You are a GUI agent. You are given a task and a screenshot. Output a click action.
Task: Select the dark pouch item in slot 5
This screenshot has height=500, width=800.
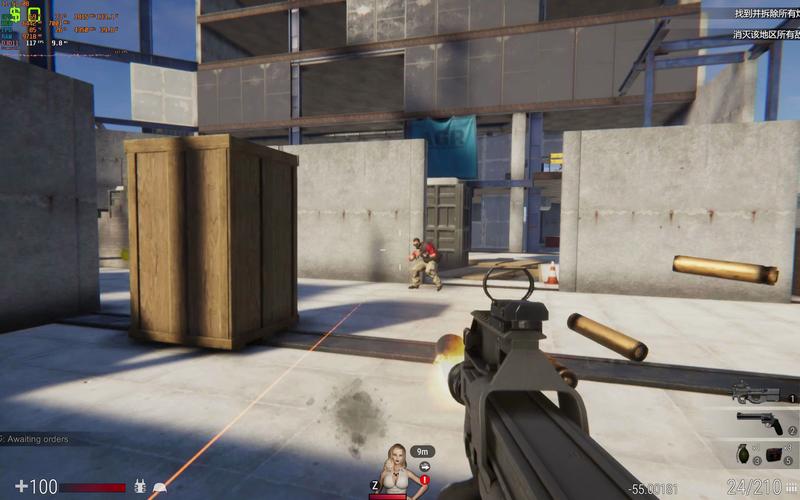tap(772, 455)
